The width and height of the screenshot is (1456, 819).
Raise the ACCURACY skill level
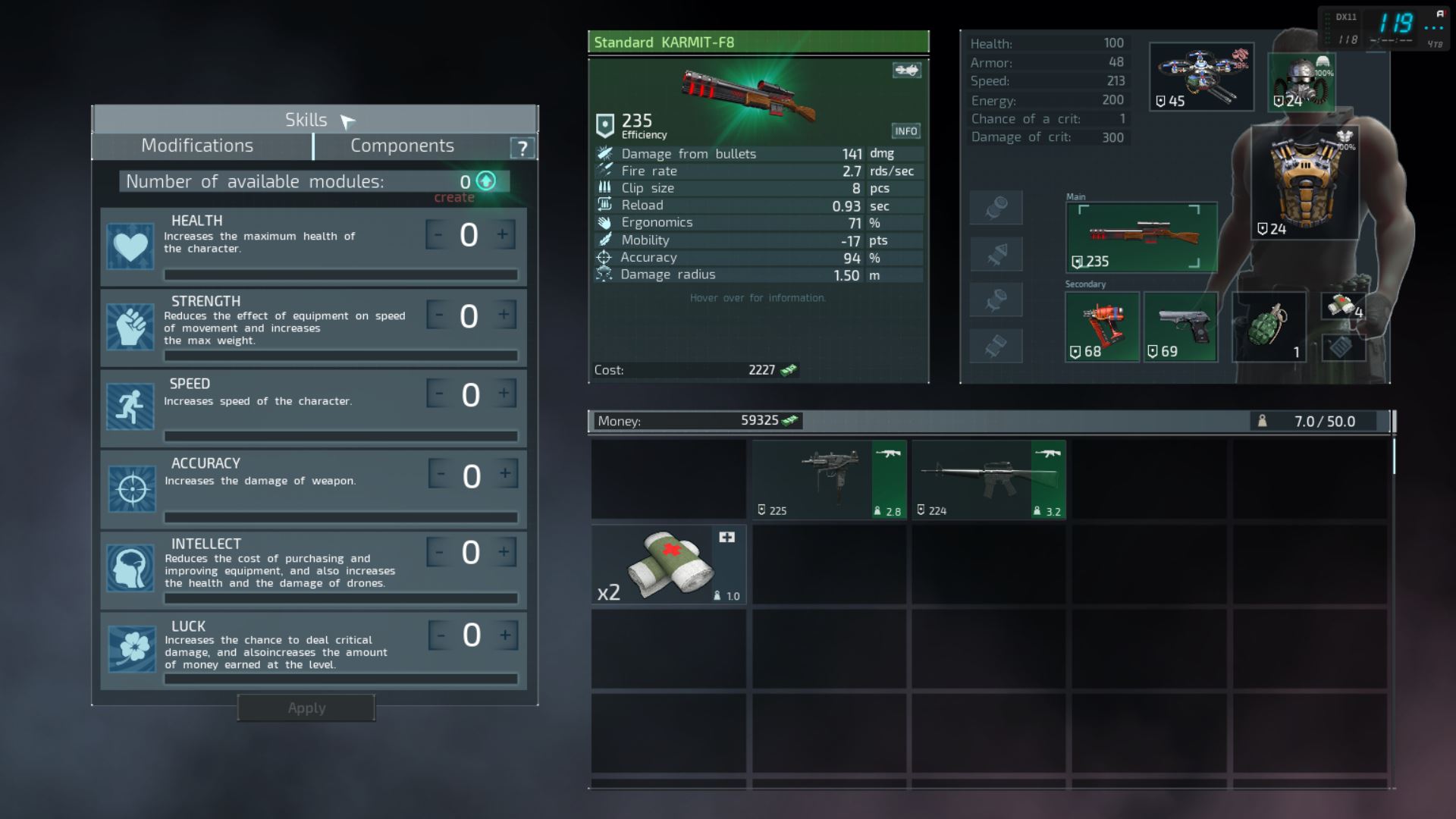click(x=505, y=474)
